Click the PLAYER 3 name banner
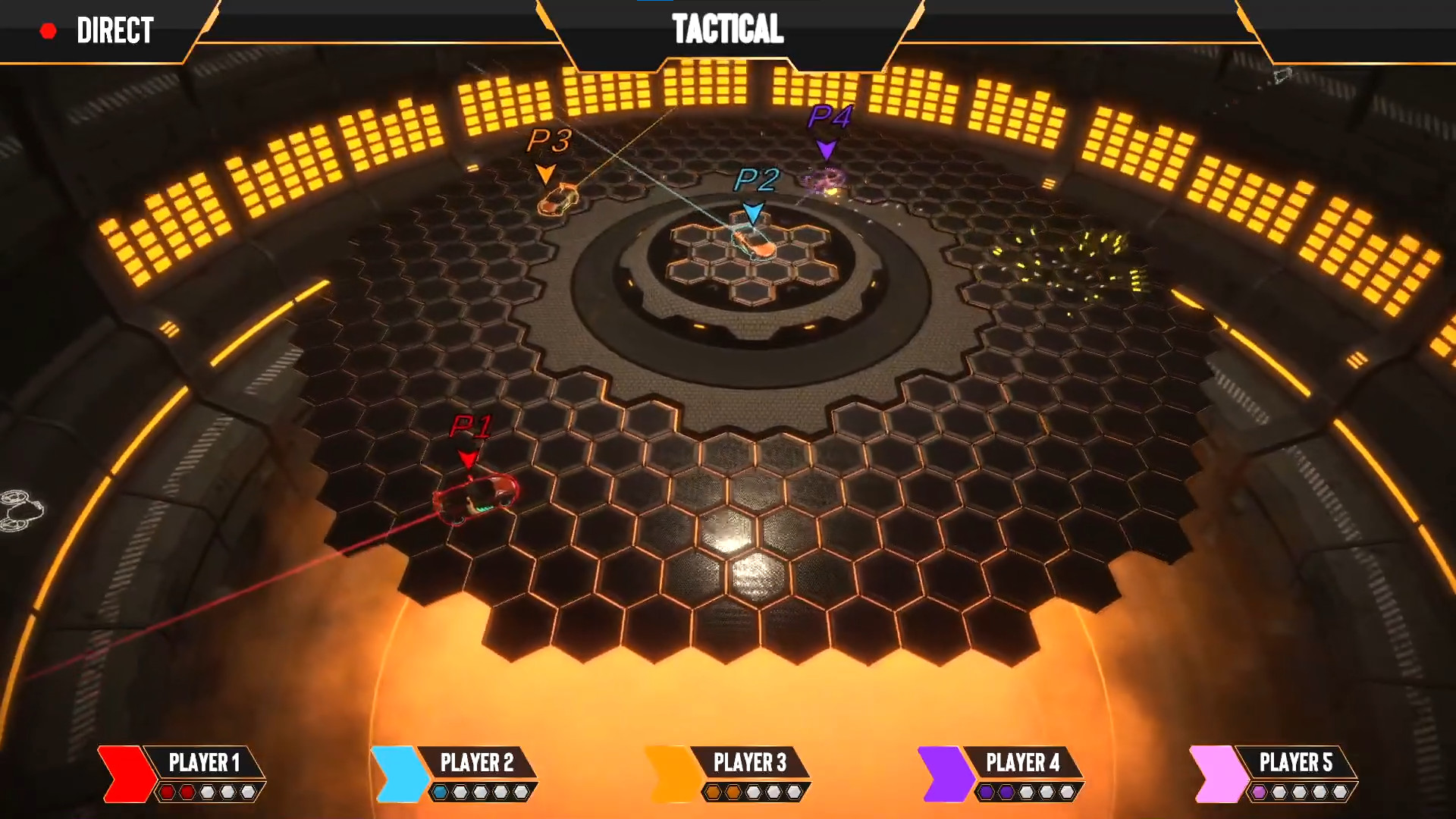This screenshot has height=819, width=1456. [x=751, y=764]
